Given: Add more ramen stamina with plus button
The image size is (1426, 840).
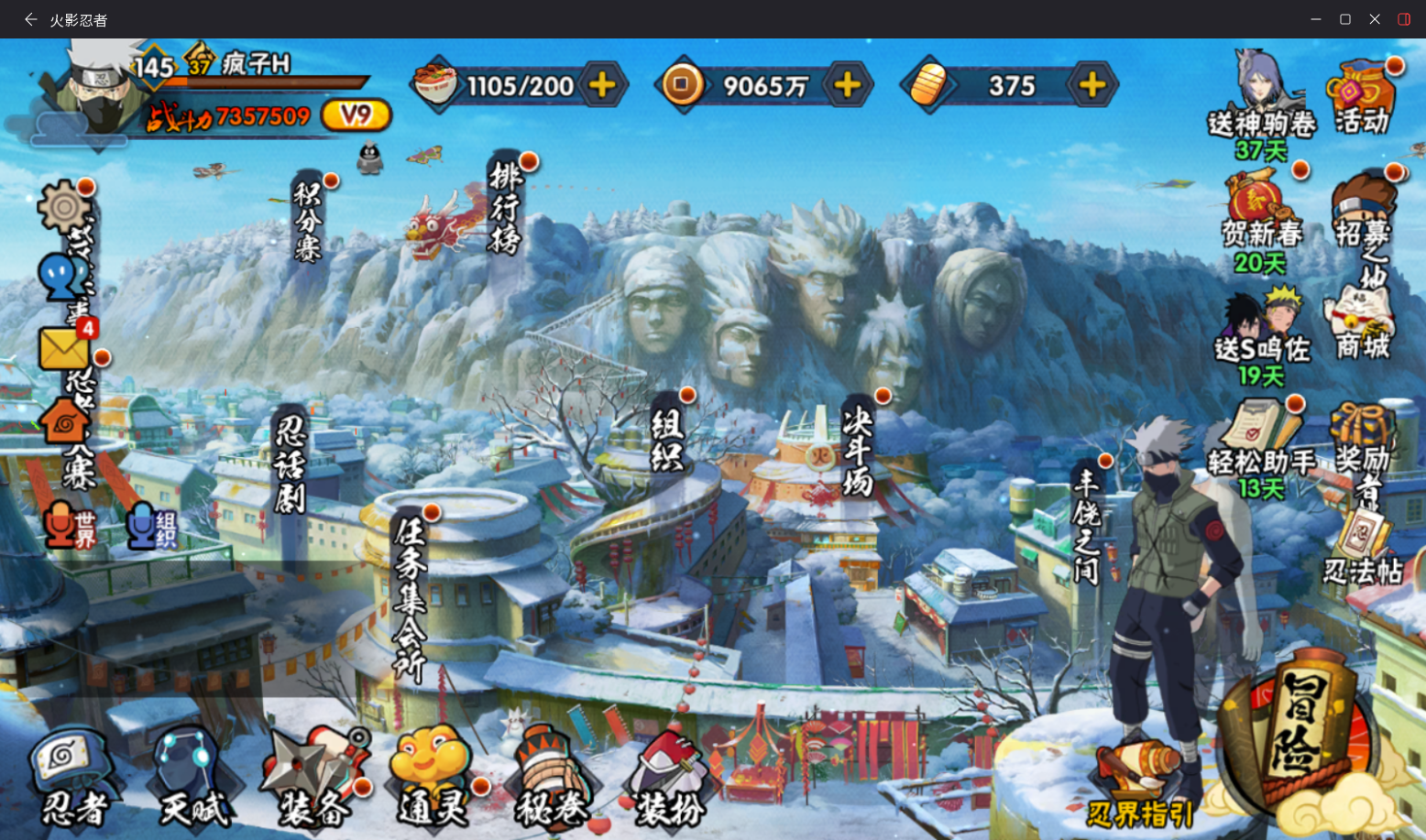Looking at the screenshot, I should 602,86.
